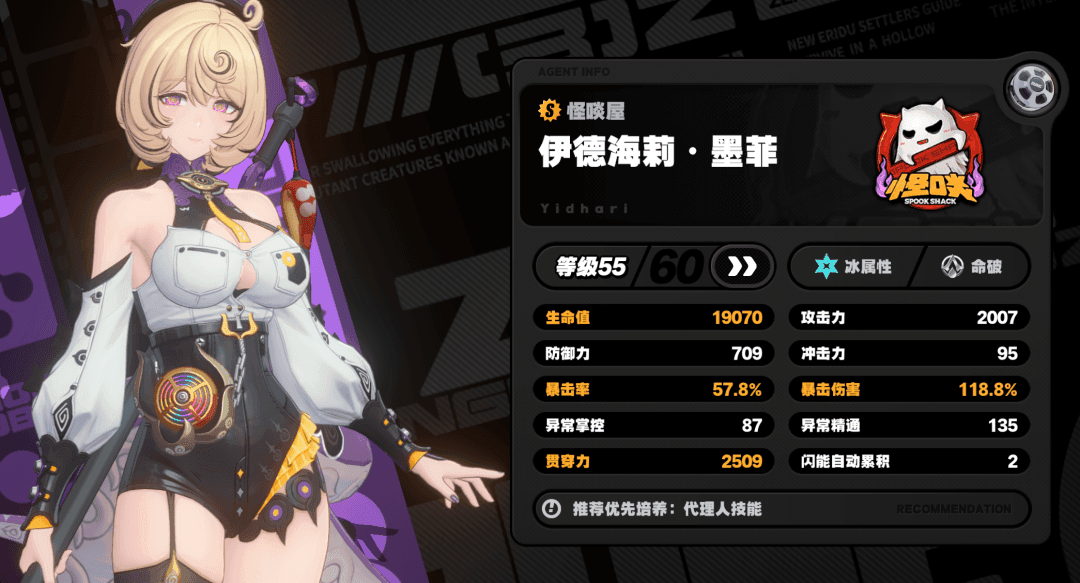Select the 命破 specialty badge
The width and height of the screenshot is (1080, 583).
pyautogui.click(x=971, y=267)
